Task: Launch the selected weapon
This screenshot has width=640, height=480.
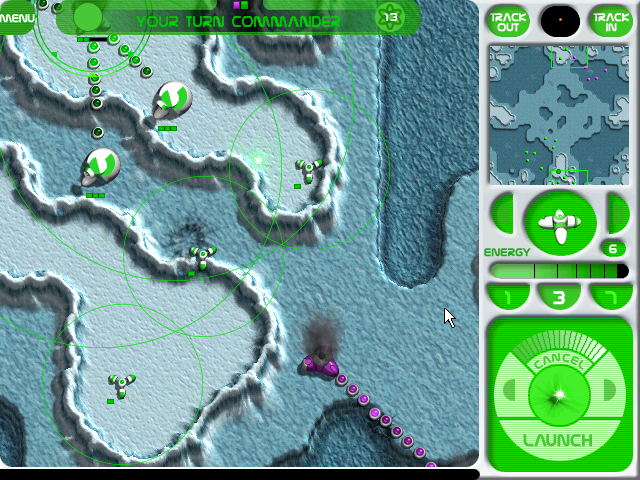Action: coord(560,439)
